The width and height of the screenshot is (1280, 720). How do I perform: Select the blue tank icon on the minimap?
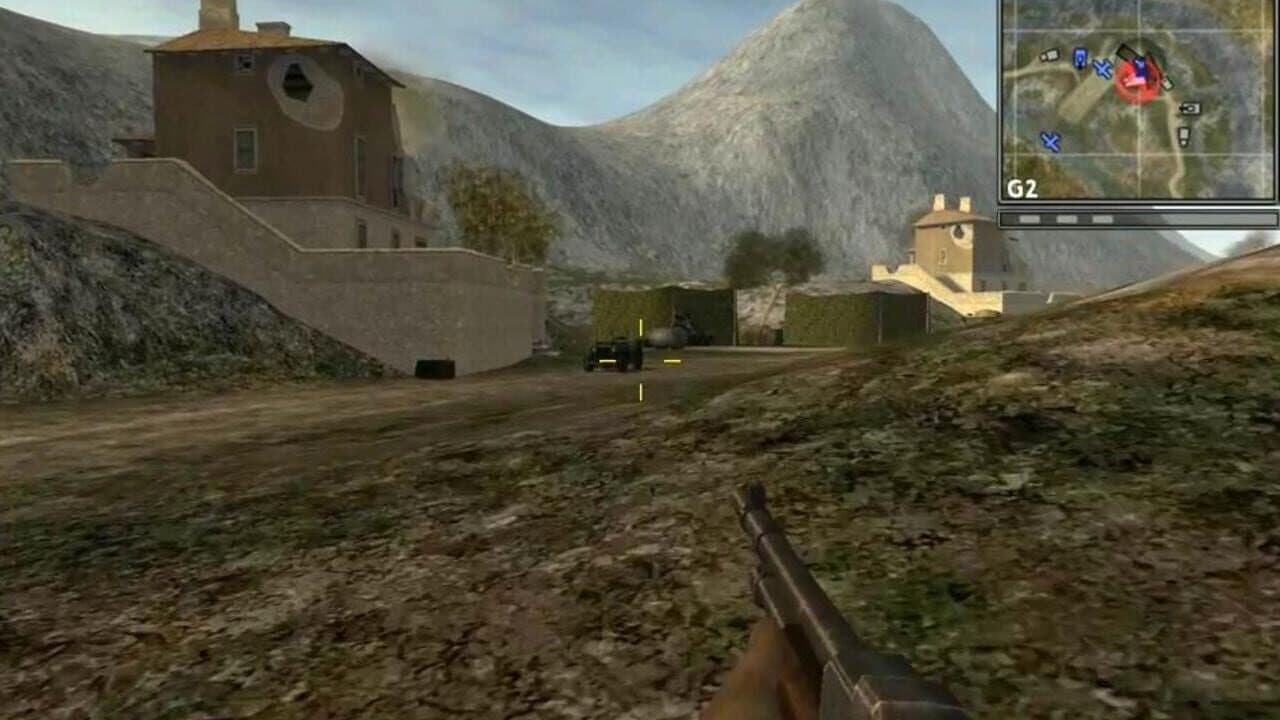click(1080, 59)
